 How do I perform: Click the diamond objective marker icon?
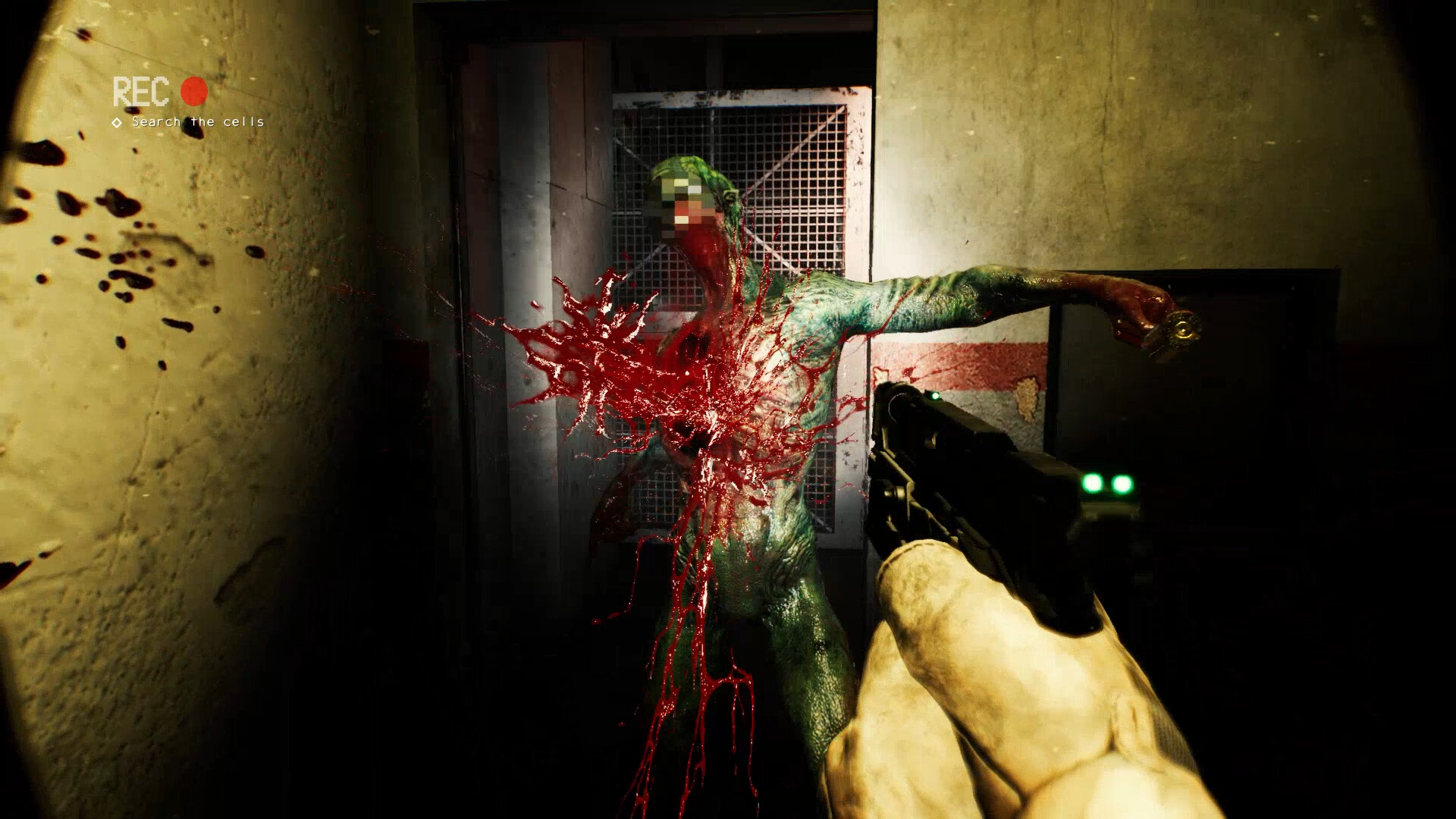click(115, 121)
